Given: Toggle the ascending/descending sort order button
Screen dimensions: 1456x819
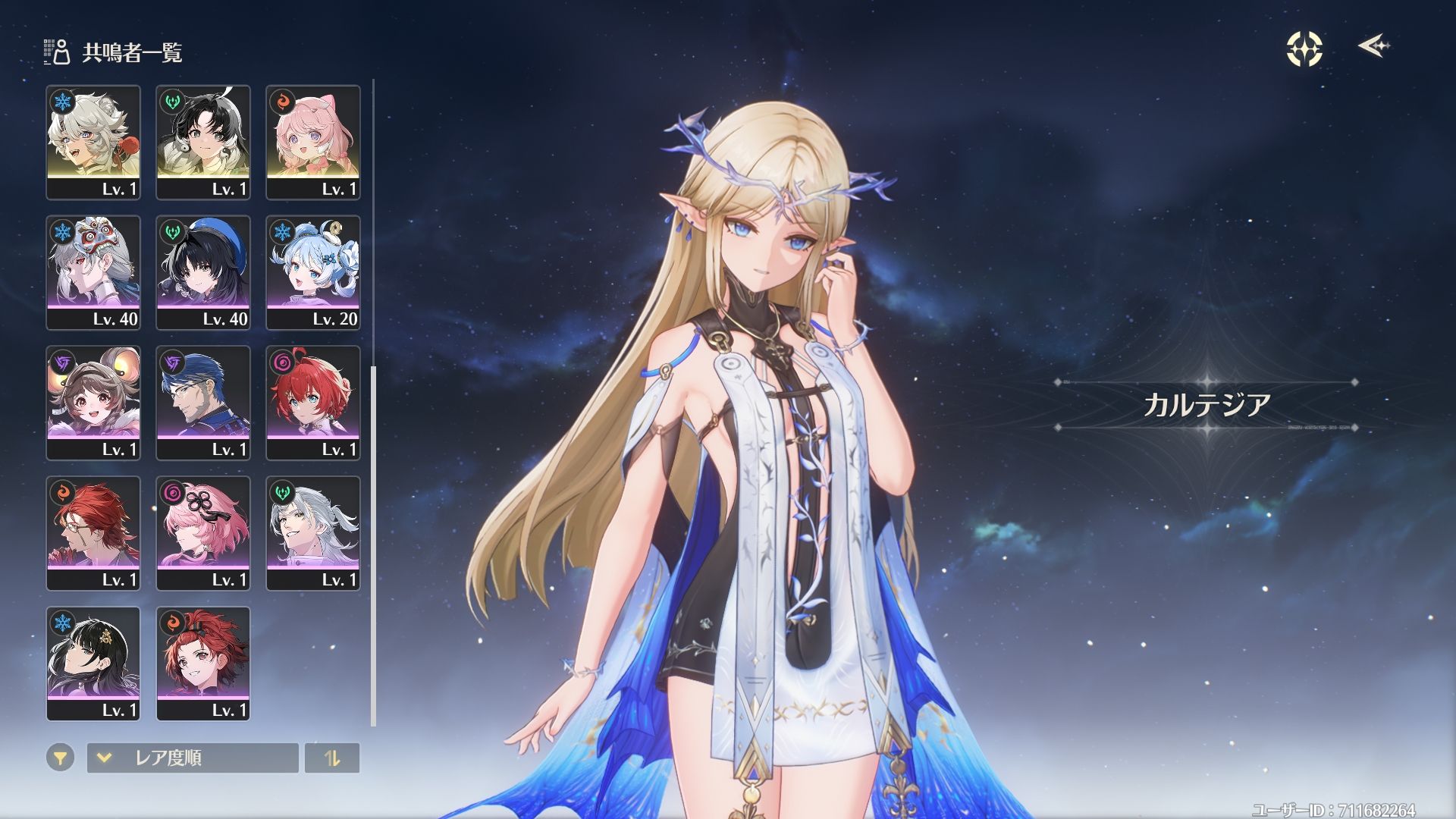Looking at the screenshot, I should [332, 758].
